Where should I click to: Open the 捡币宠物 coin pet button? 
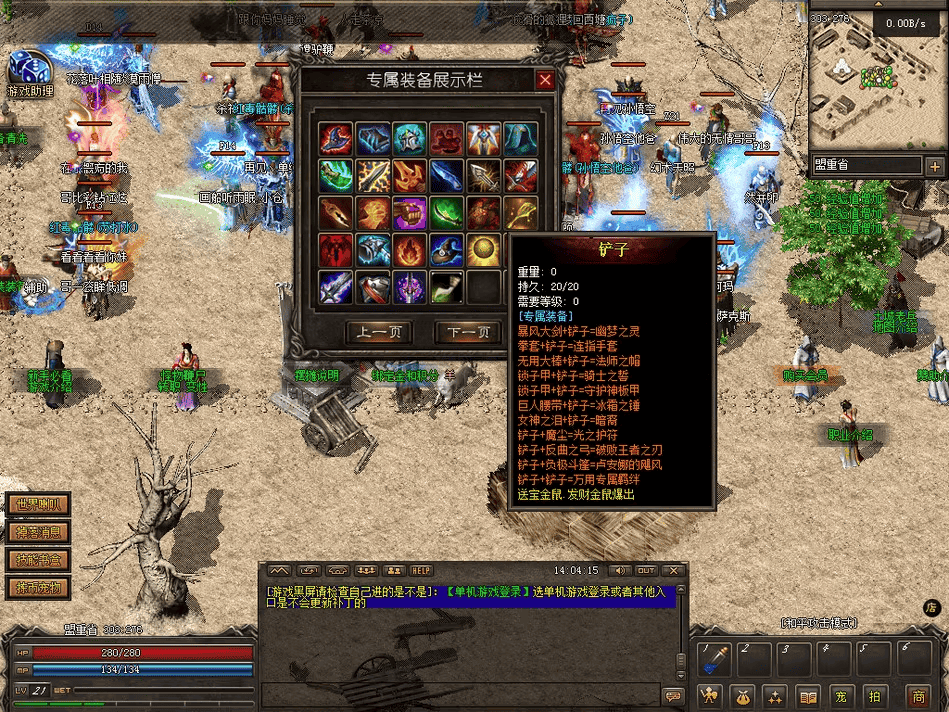[38, 587]
